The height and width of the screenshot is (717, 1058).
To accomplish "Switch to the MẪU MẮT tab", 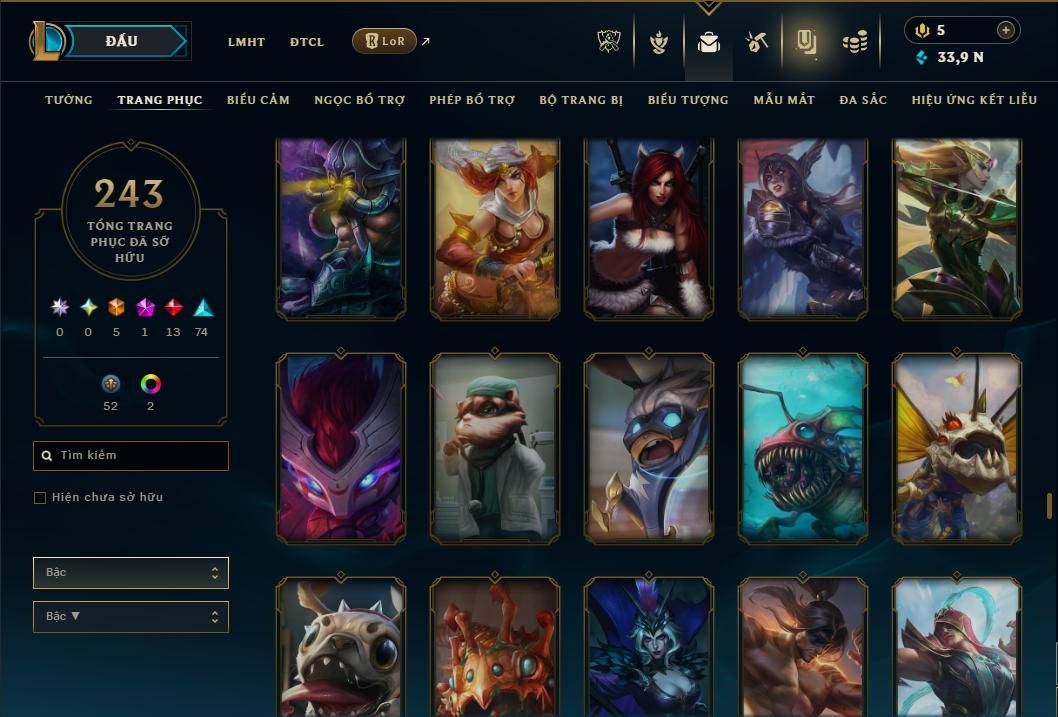I will point(784,100).
